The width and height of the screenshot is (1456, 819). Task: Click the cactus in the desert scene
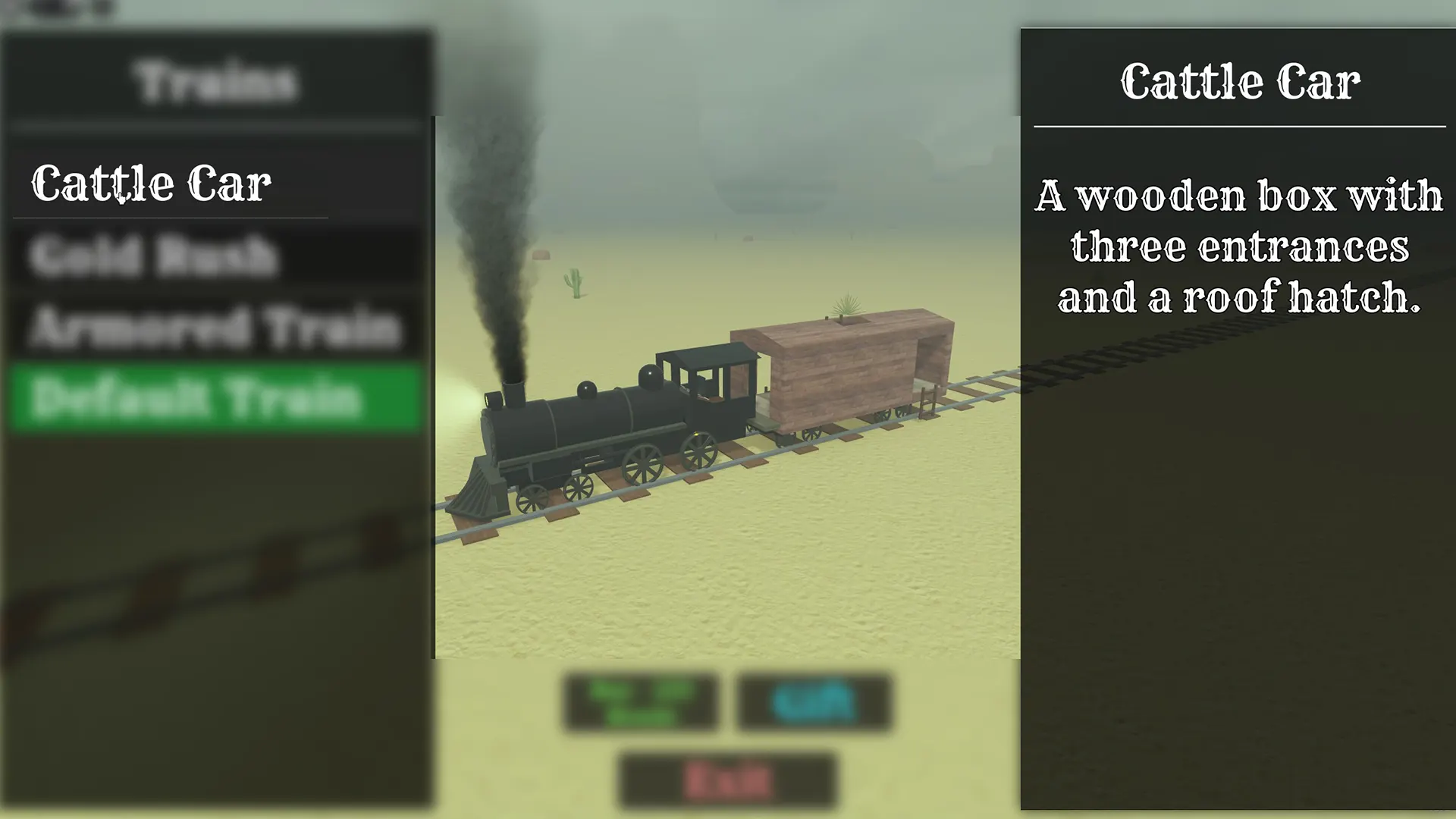point(573,282)
